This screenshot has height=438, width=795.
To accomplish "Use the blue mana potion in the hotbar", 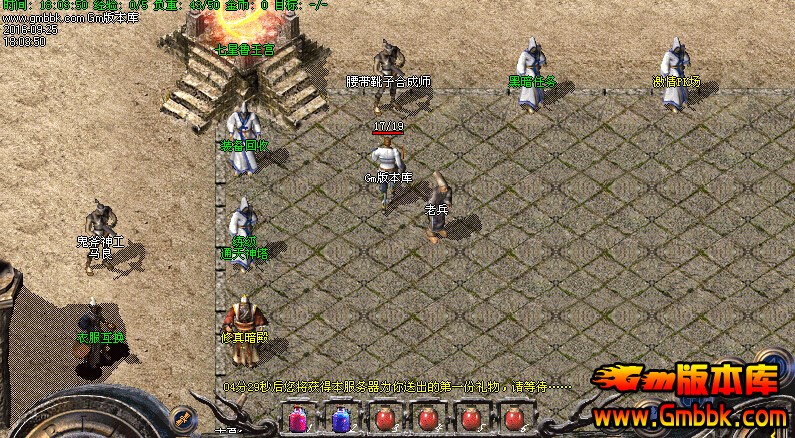I will click(x=341, y=419).
